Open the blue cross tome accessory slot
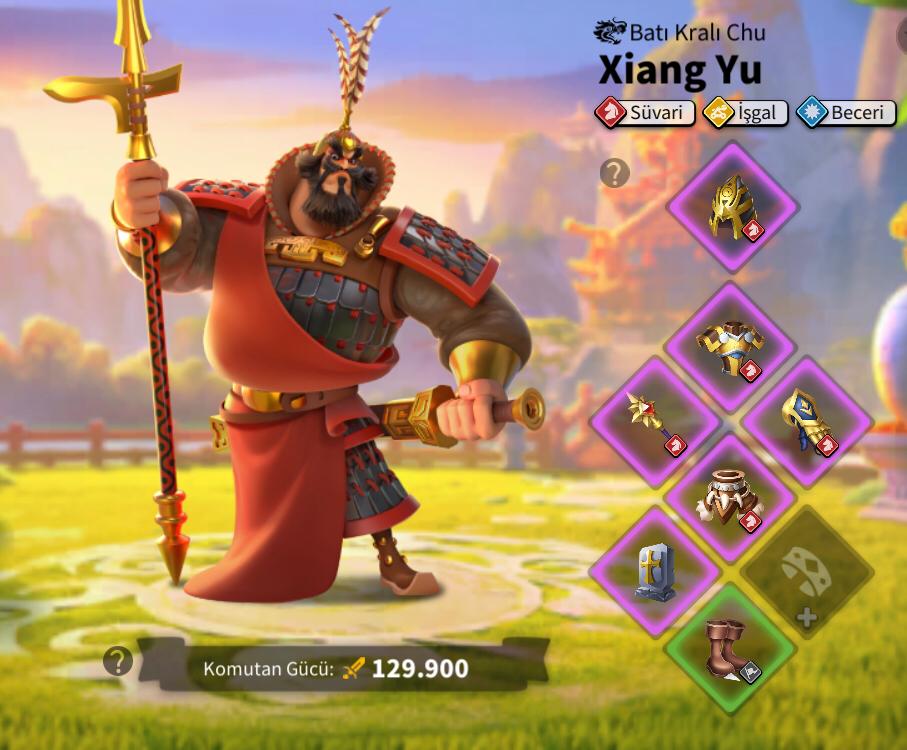907x750 pixels. (655, 571)
